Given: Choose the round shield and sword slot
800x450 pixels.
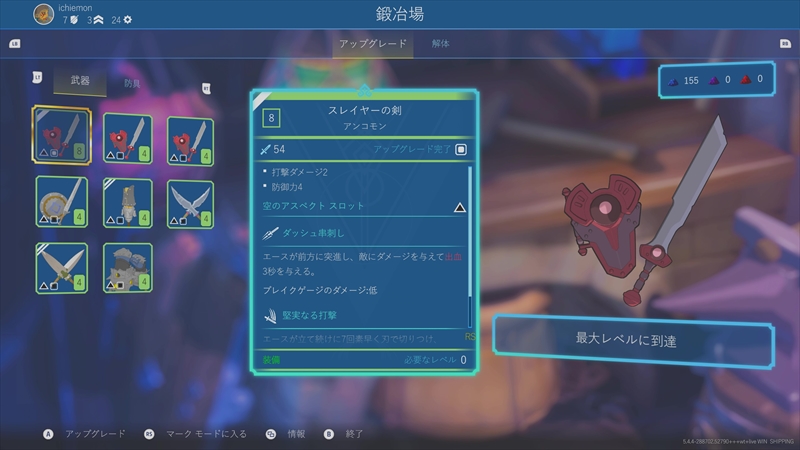Looking at the screenshot, I should (62, 201).
